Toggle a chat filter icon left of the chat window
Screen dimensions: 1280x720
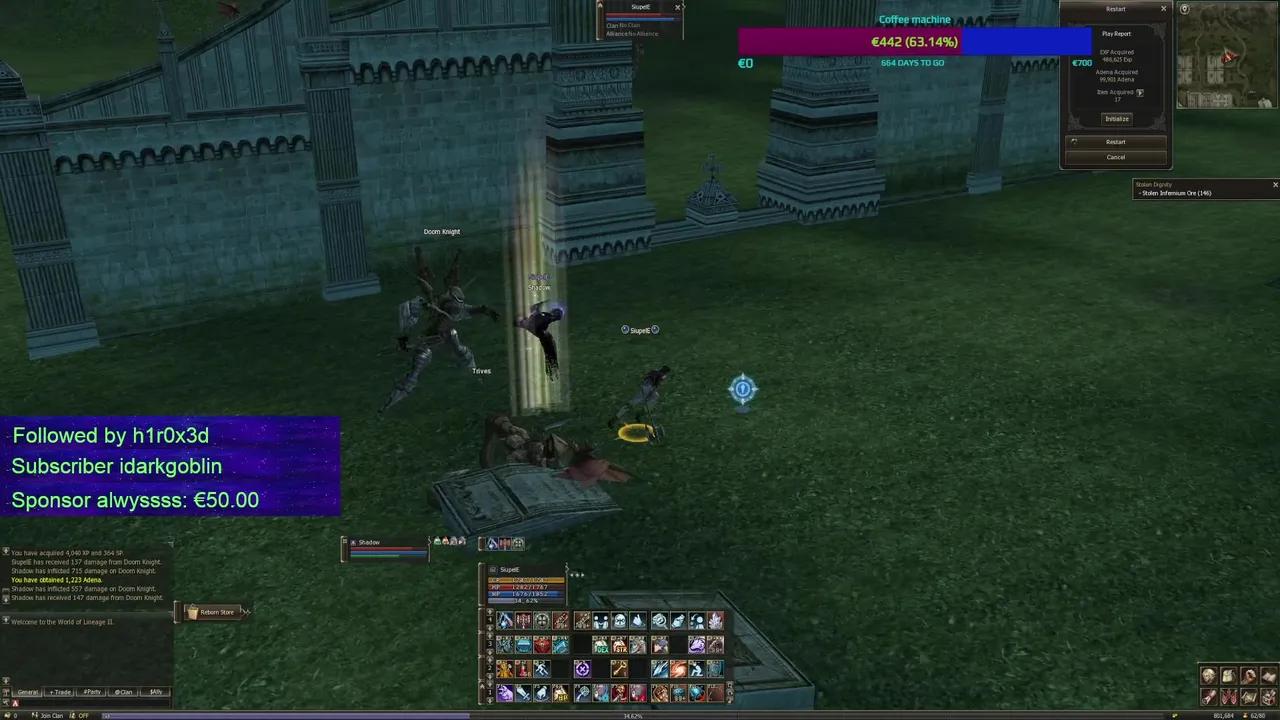pos(6,692)
